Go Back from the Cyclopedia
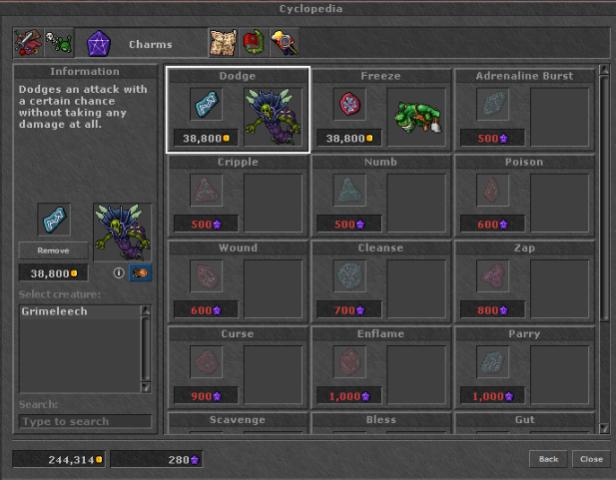Image resolution: width=616 pixels, height=480 pixels. tap(548, 459)
